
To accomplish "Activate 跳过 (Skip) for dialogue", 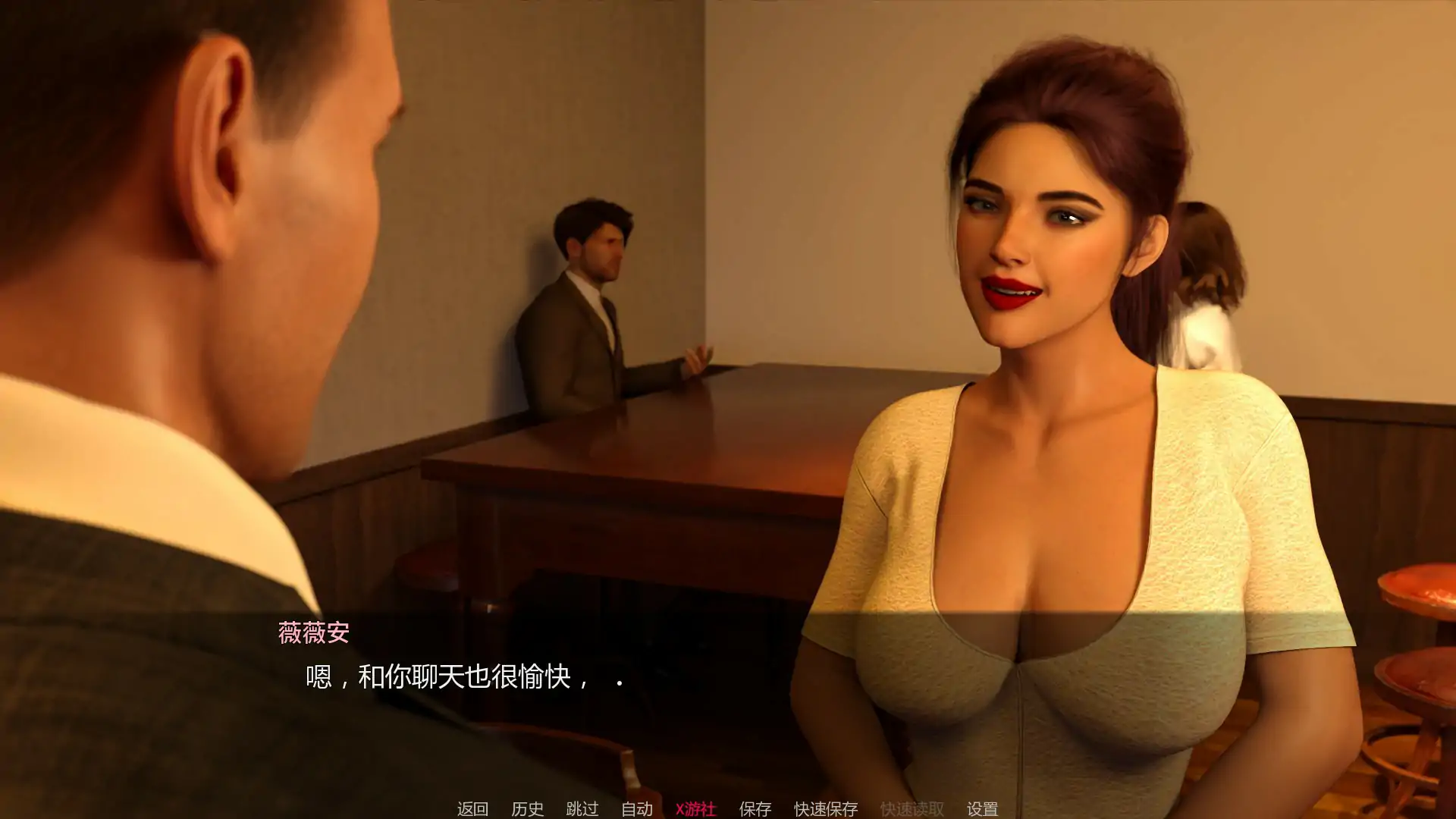I will [x=582, y=808].
